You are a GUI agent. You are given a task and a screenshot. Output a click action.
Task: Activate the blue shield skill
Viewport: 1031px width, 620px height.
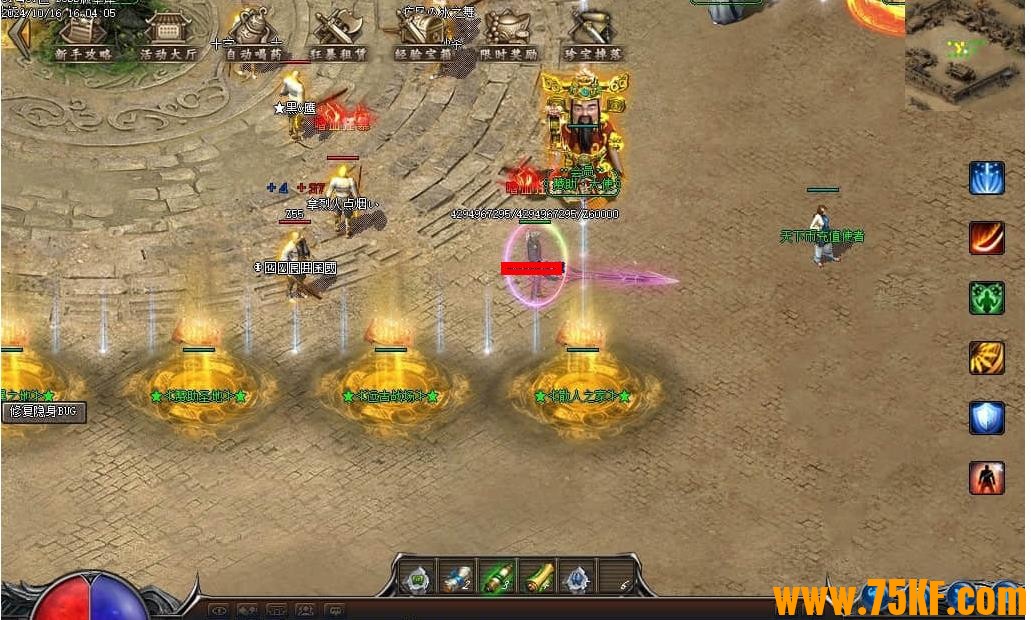coord(986,418)
